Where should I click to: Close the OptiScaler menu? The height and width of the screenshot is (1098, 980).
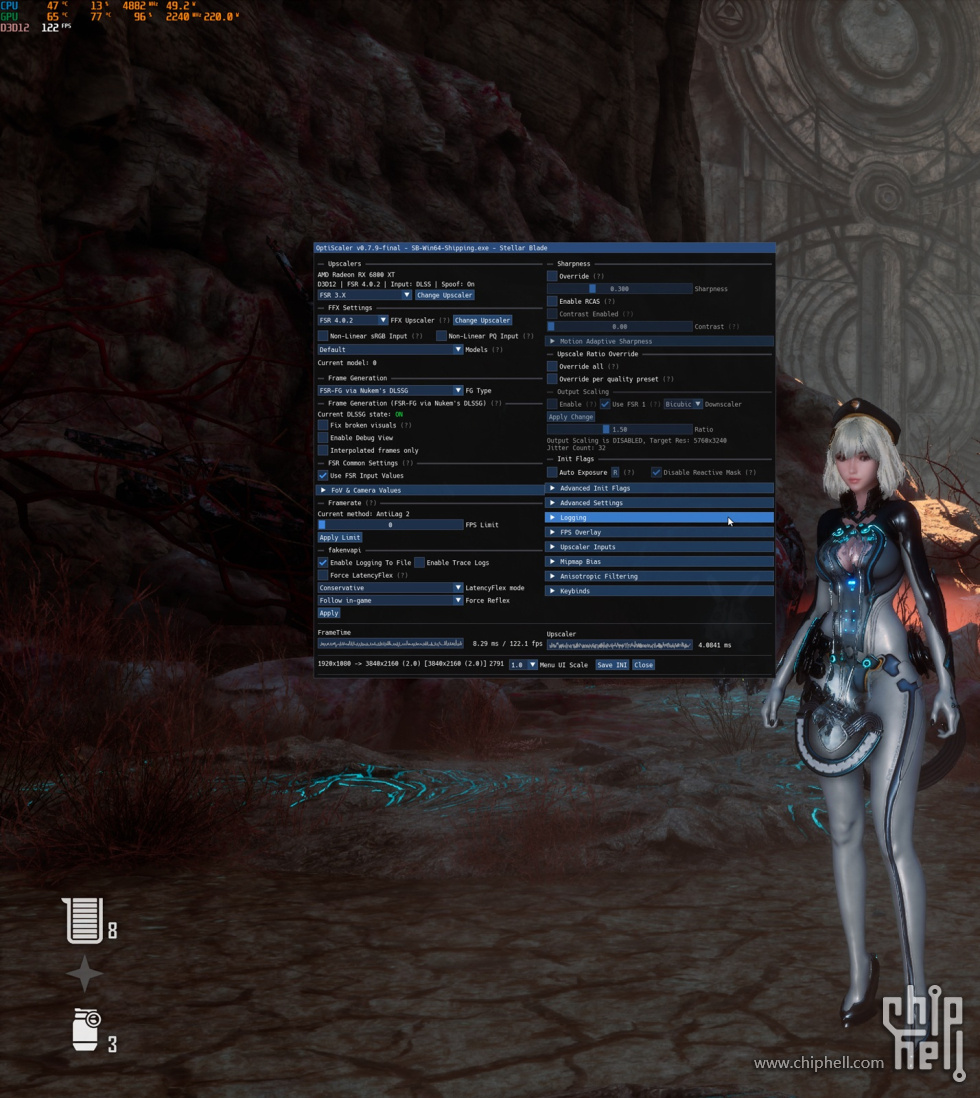(x=643, y=665)
